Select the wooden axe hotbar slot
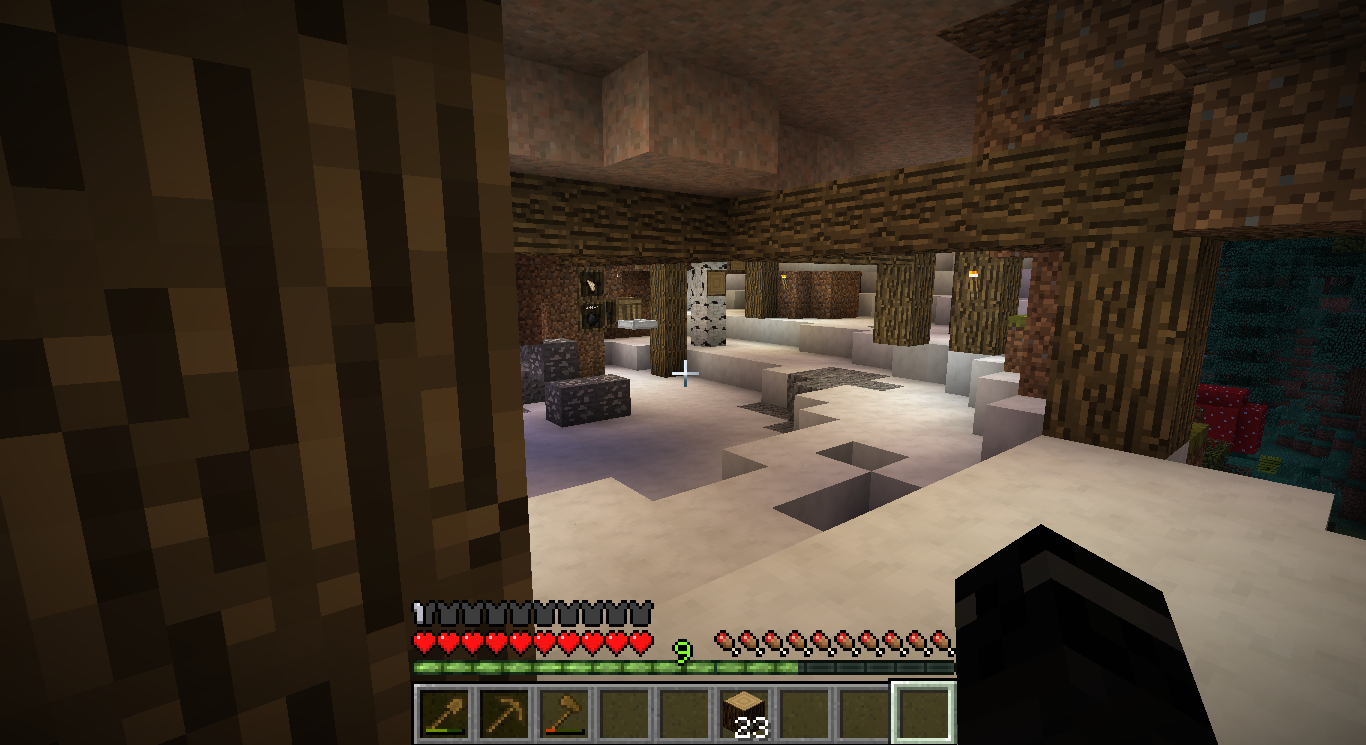 [x=563, y=713]
